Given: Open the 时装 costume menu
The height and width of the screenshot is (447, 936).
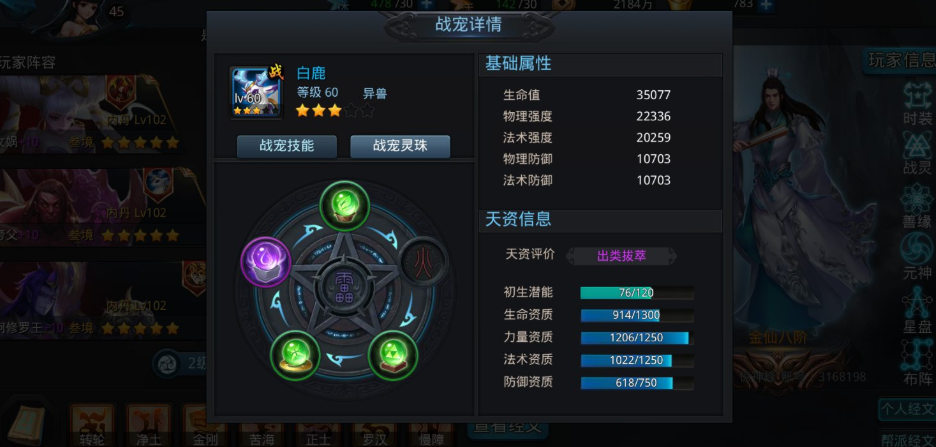Looking at the screenshot, I should pyautogui.click(x=916, y=104).
